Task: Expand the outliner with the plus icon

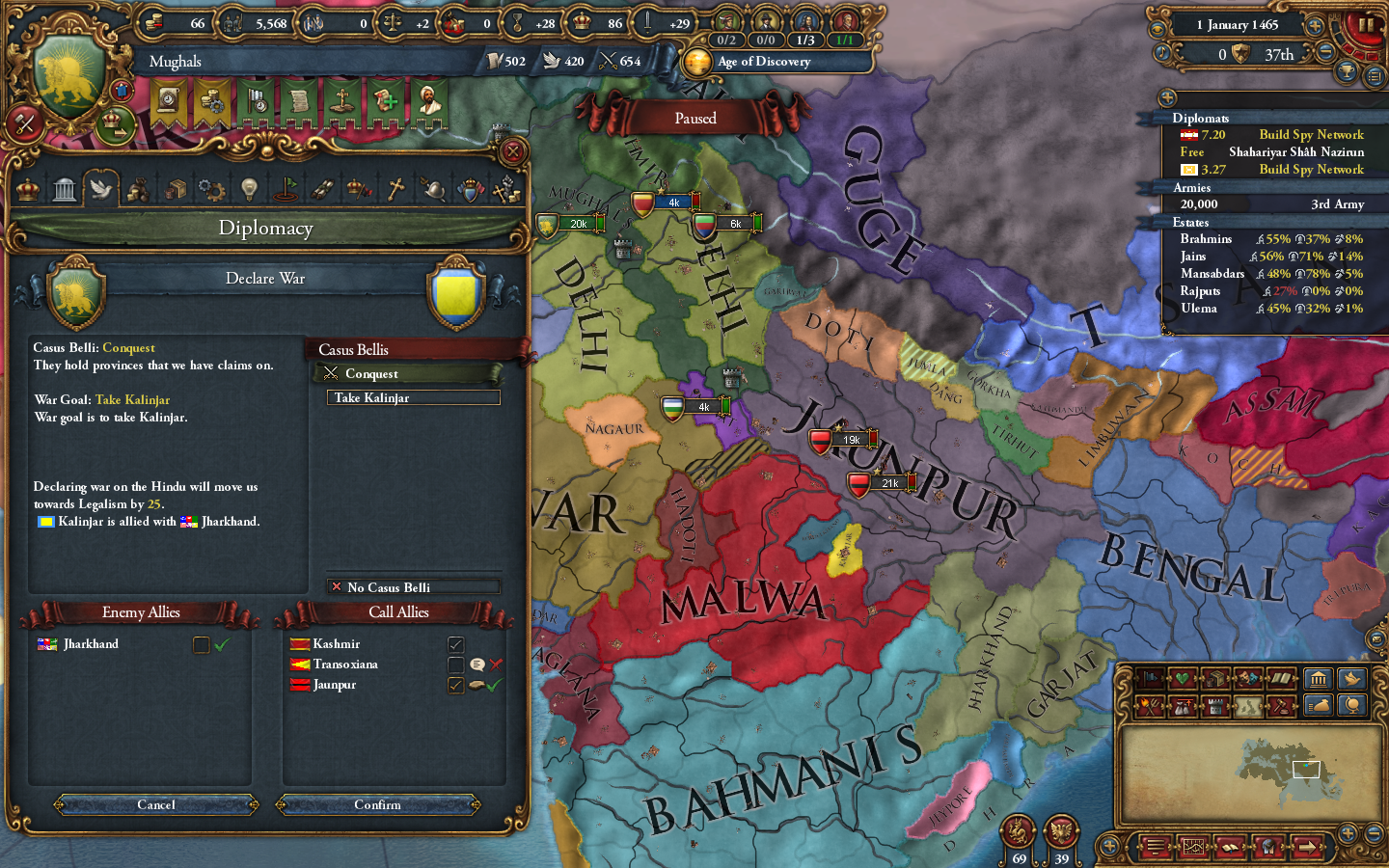Action: pyautogui.click(x=1166, y=96)
